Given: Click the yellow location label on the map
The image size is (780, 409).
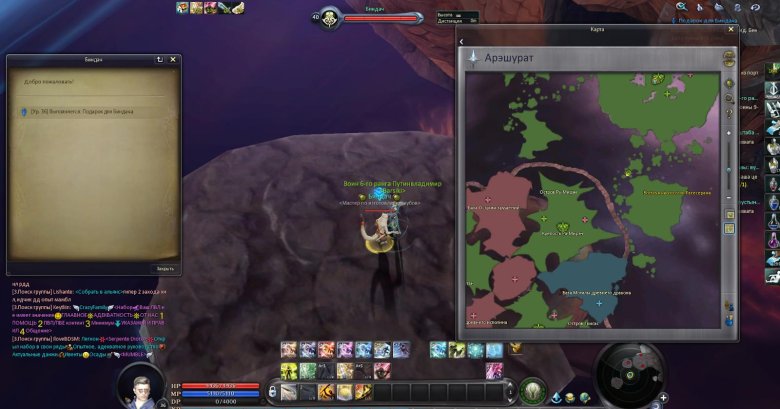Looking at the screenshot, I should 677,193.
